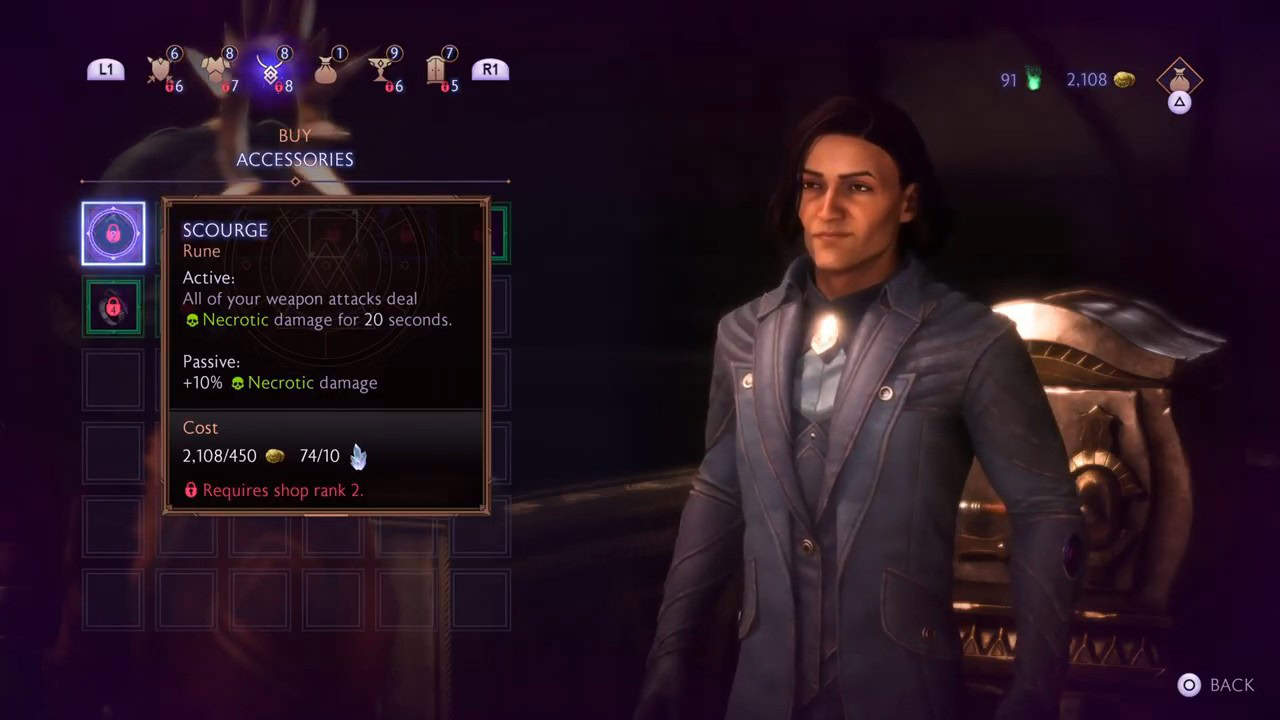Viewport: 1280px width, 720px height.
Task: Switch to the Weapons shop tab
Action: pos(160,66)
